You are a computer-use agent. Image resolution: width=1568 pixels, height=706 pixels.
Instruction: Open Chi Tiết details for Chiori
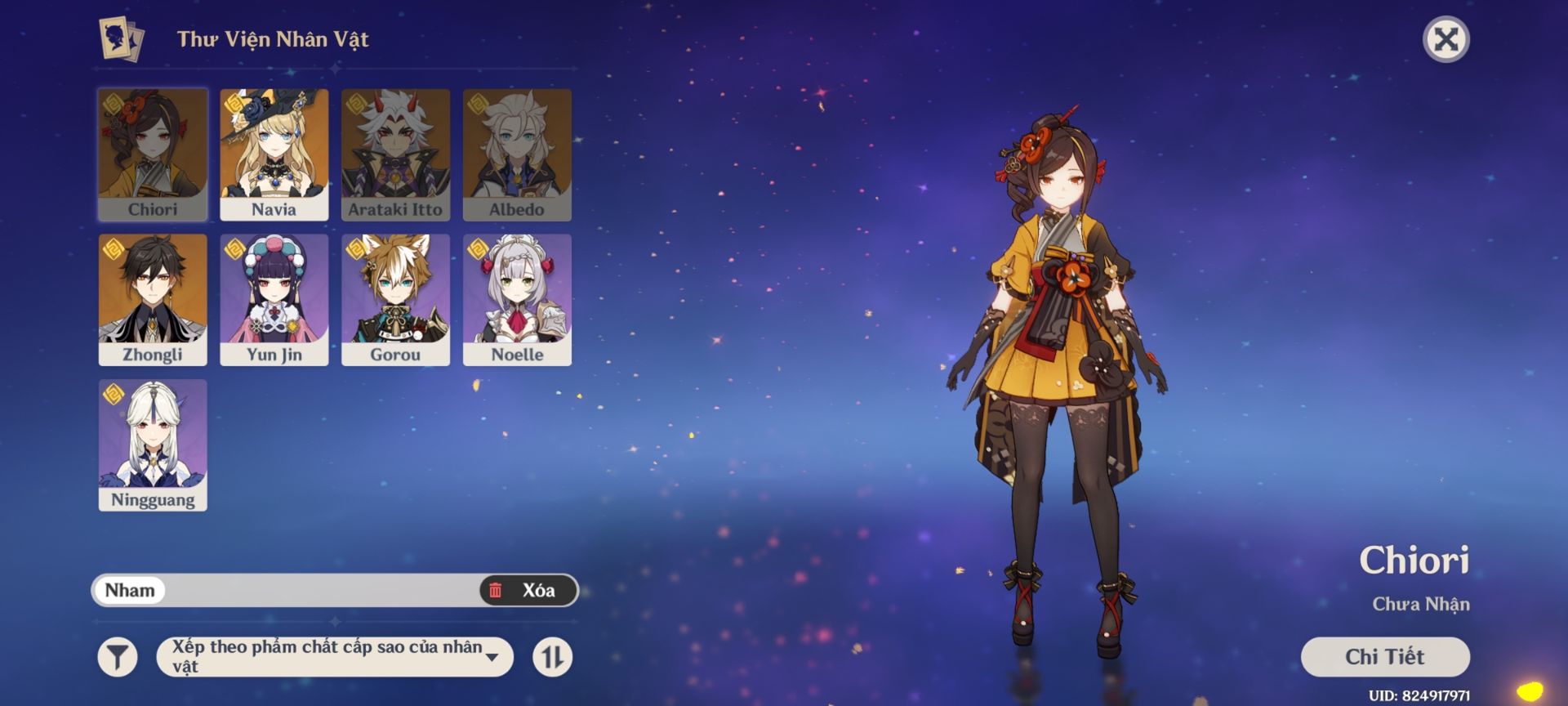coord(1384,657)
